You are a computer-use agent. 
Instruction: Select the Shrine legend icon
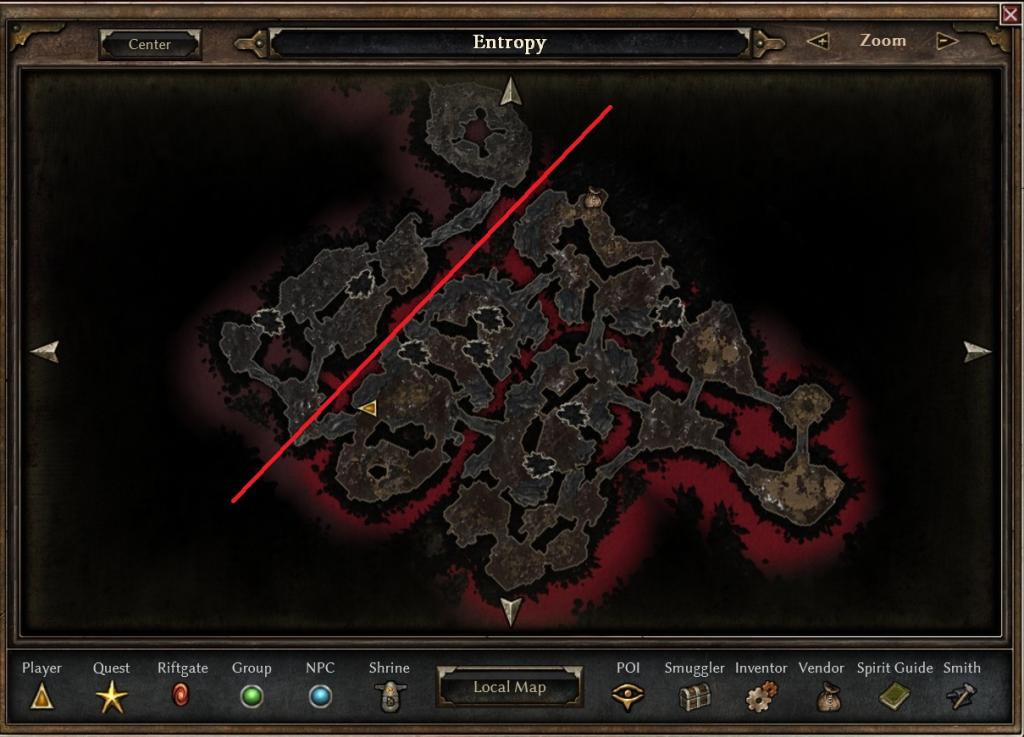click(388, 695)
